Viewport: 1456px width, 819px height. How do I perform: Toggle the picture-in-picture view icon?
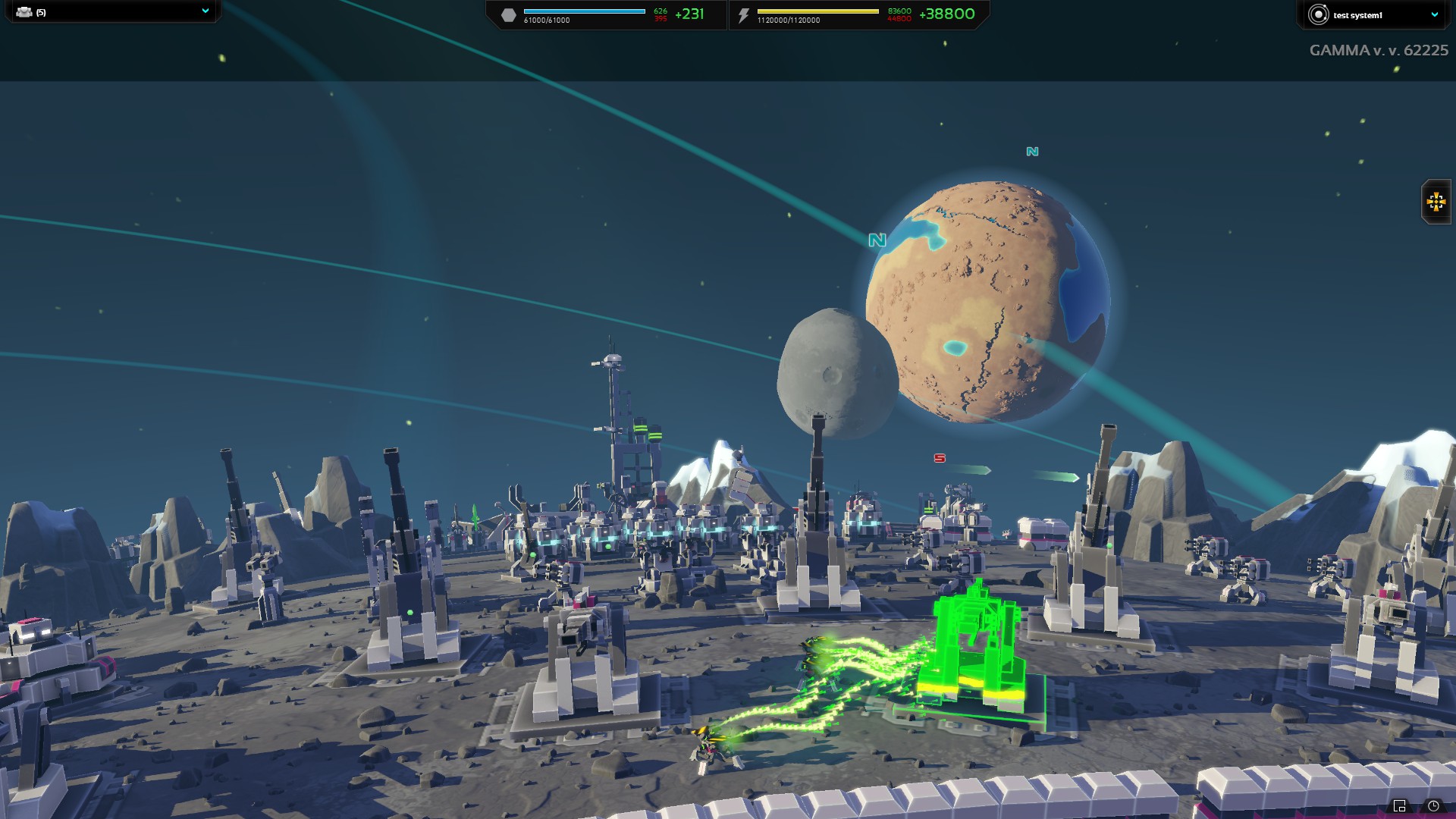click(1400, 805)
